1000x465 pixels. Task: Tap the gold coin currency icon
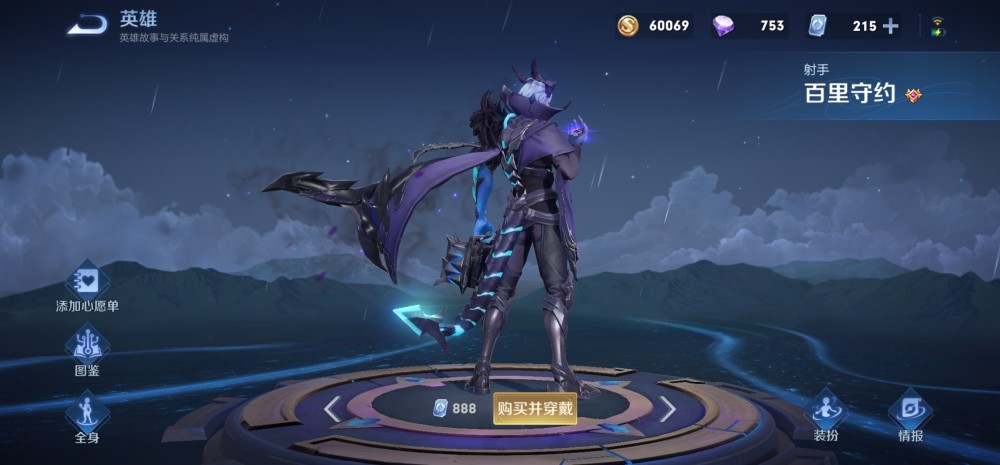click(628, 26)
